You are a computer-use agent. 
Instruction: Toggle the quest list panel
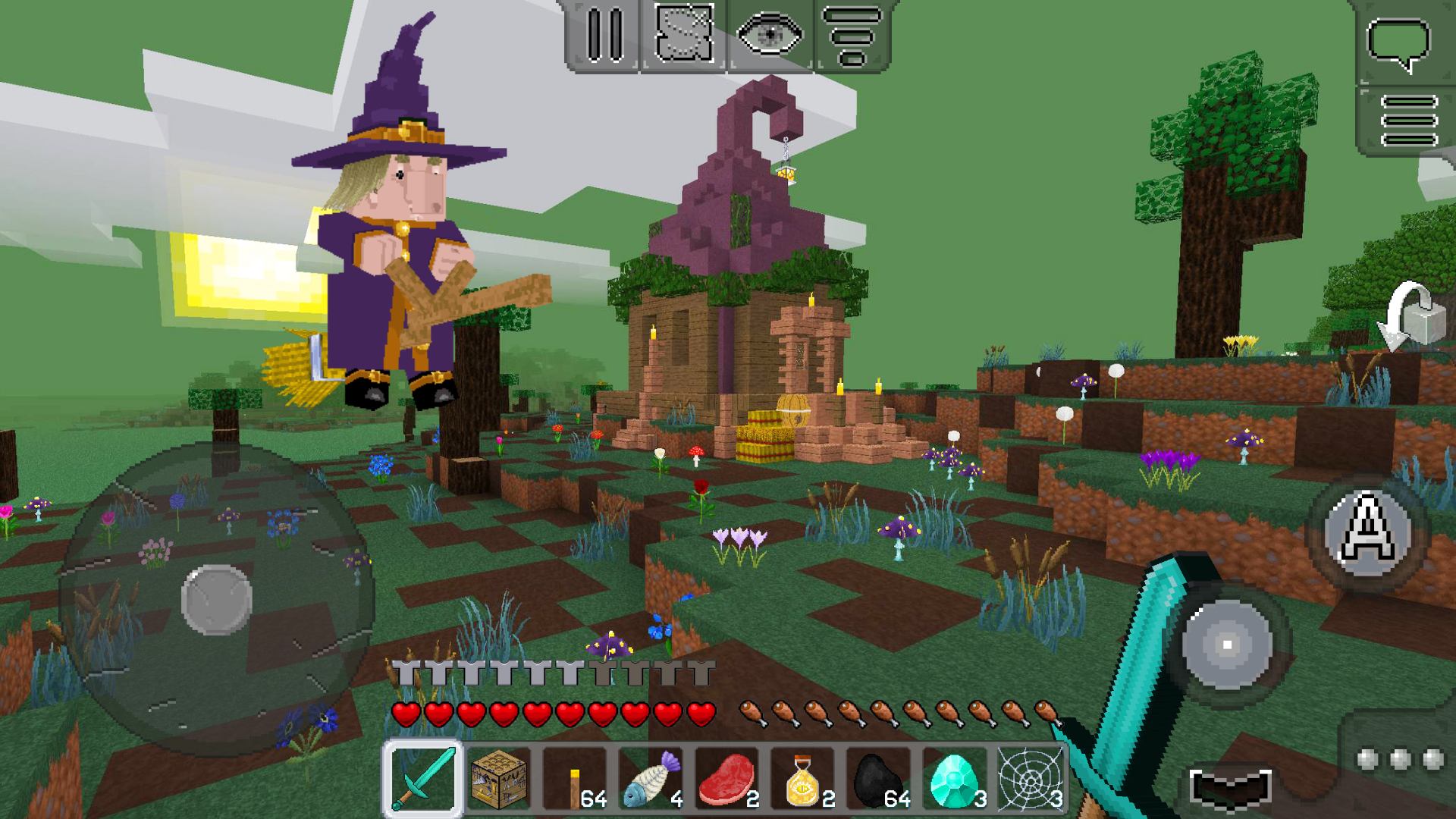point(855,34)
